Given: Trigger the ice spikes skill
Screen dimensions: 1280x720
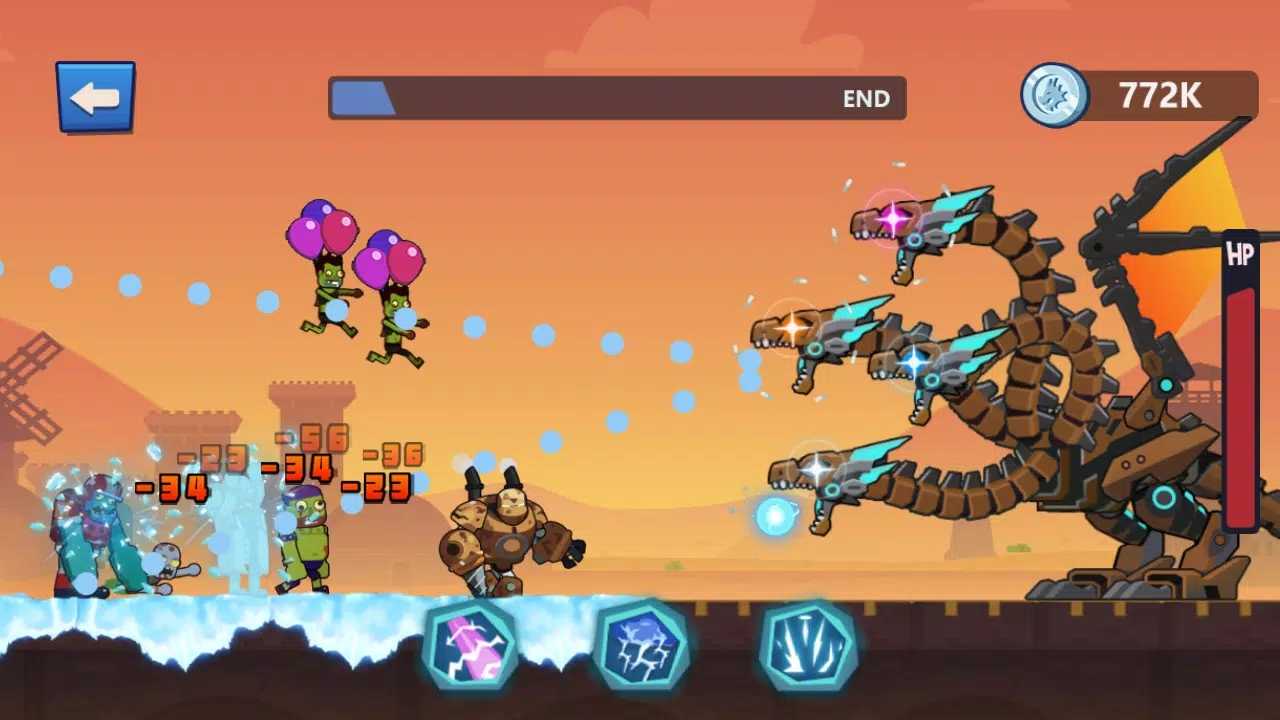Looking at the screenshot, I should coord(808,645).
